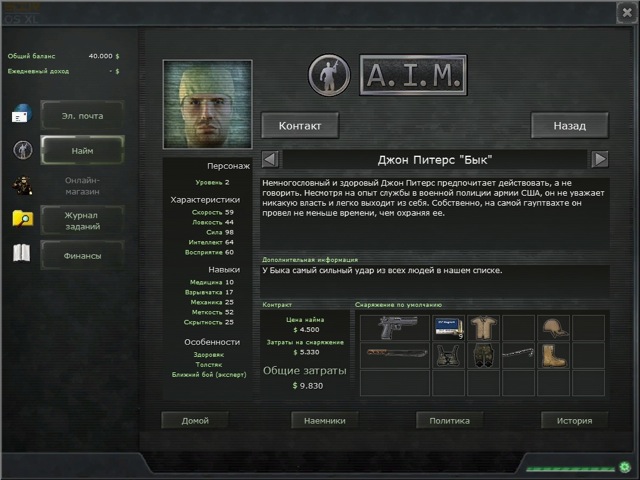The height and width of the screenshot is (480, 640).
Task: Show the next mercenary with right arrow
Action: coord(600,159)
